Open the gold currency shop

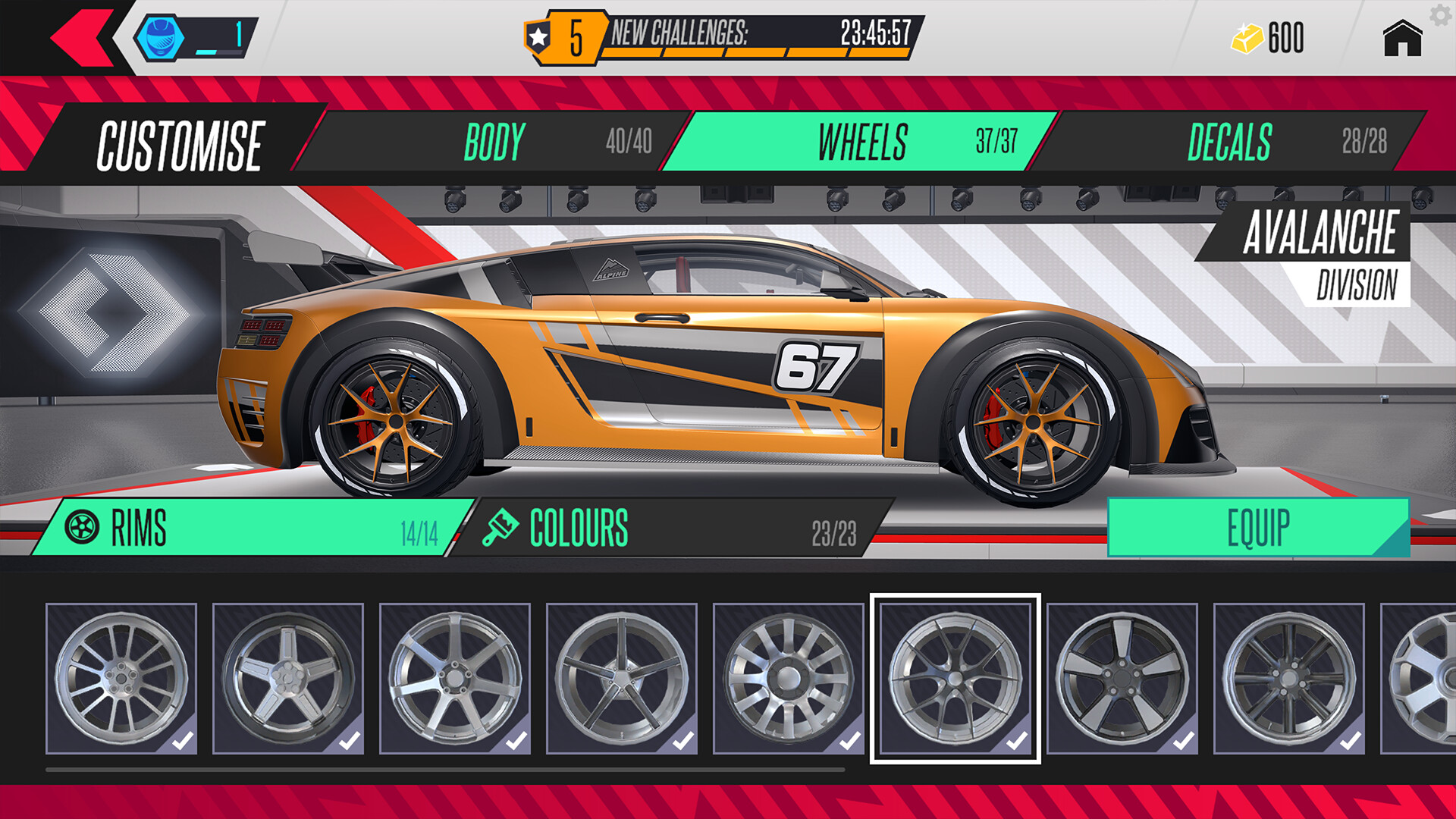click(x=1268, y=38)
